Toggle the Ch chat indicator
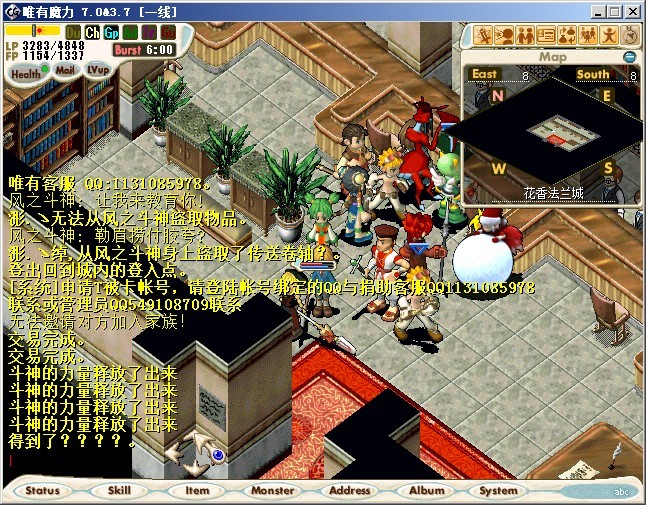Viewport: 646px width, 505px height. click(93, 33)
